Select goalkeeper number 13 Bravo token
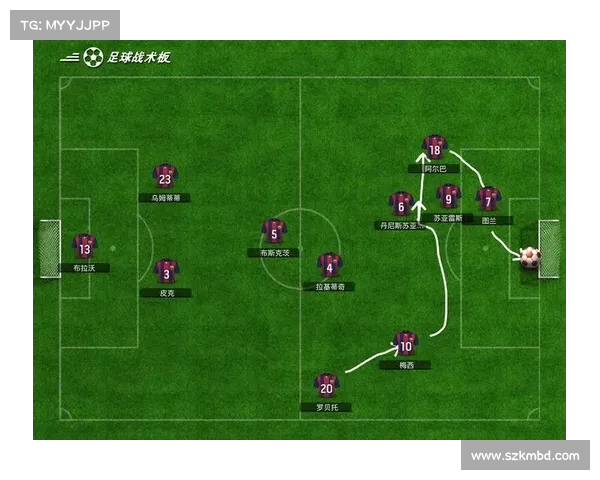 pyautogui.click(x=85, y=247)
